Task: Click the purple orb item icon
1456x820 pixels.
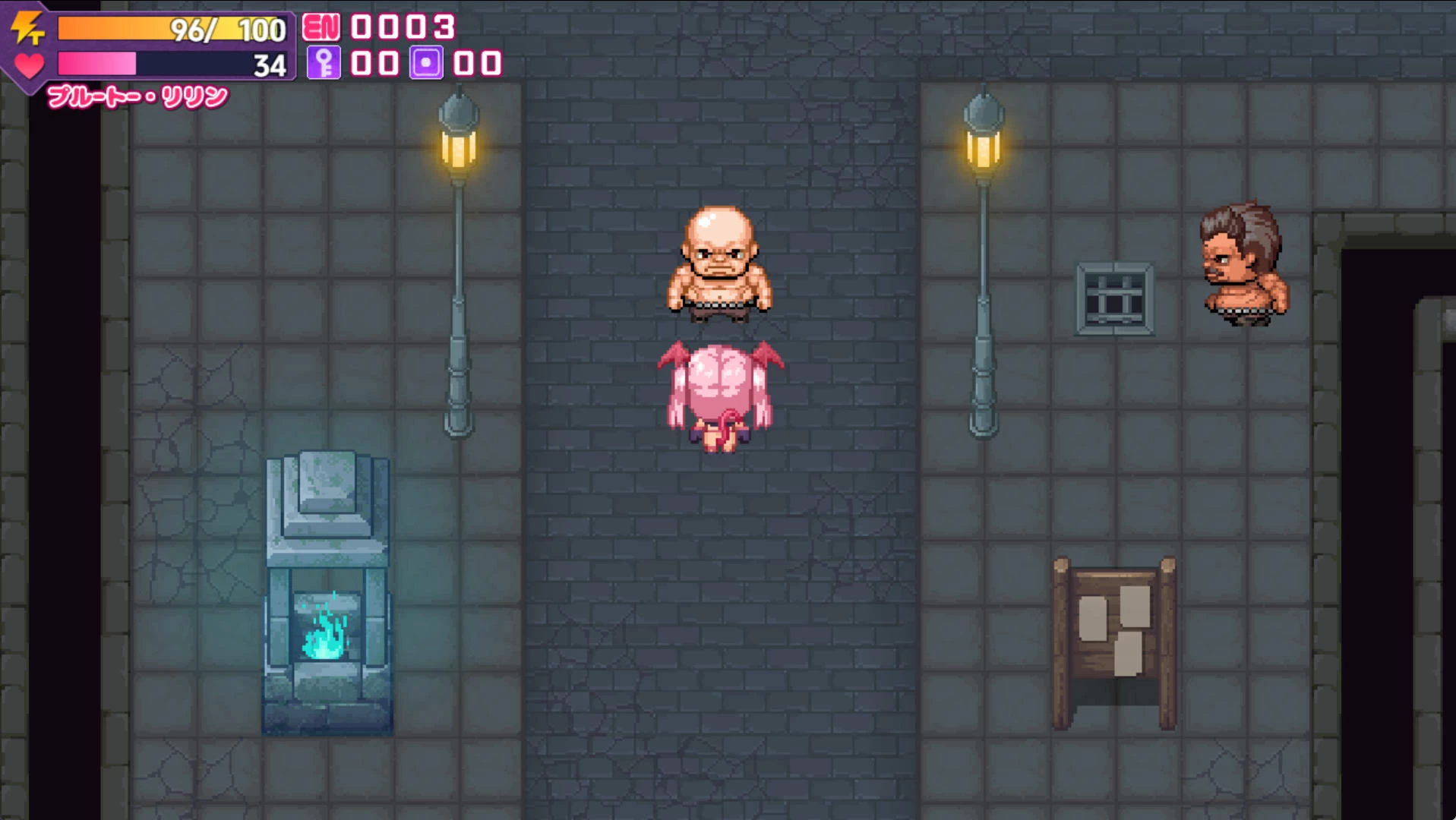Action: 426,63
